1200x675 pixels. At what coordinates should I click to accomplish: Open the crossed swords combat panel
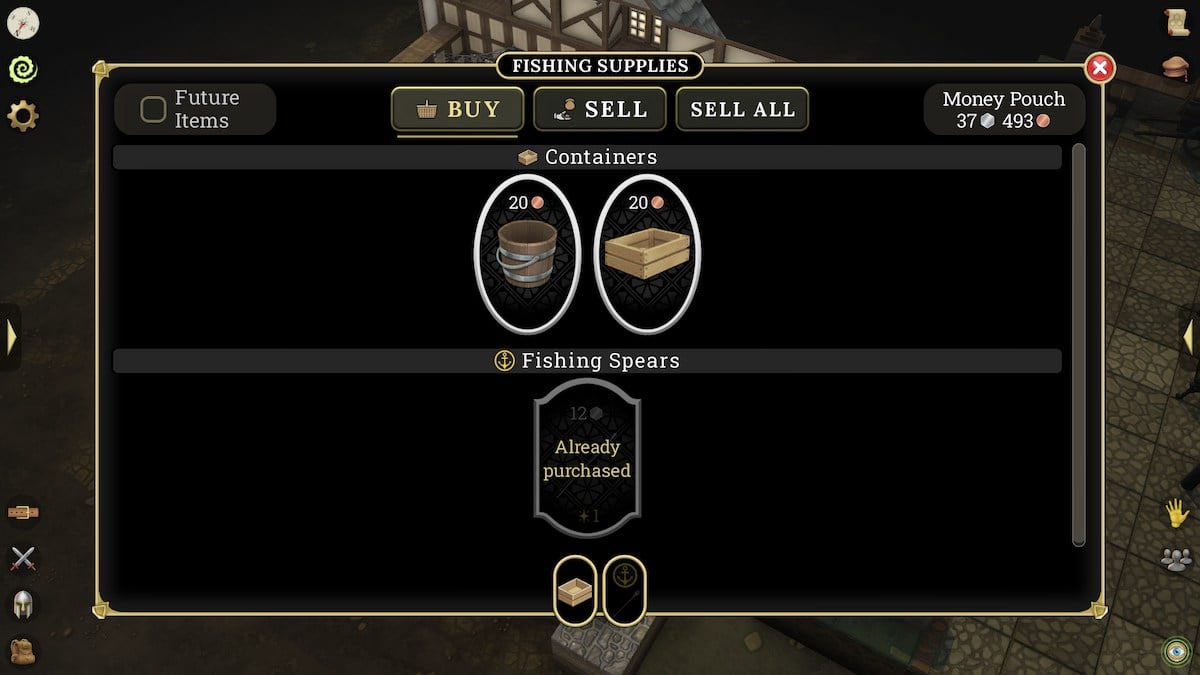pyautogui.click(x=23, y=559)
